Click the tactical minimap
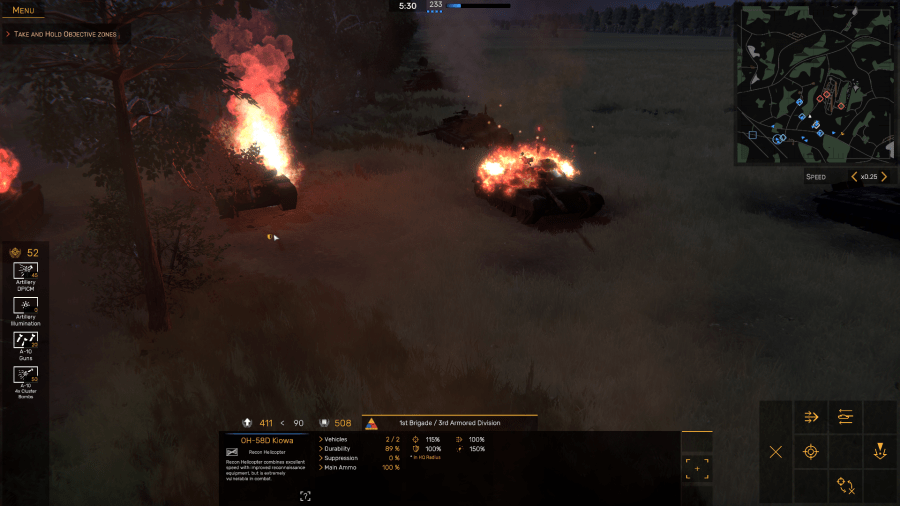Viewport: 900px width, 506px height. tap(816, 83)
